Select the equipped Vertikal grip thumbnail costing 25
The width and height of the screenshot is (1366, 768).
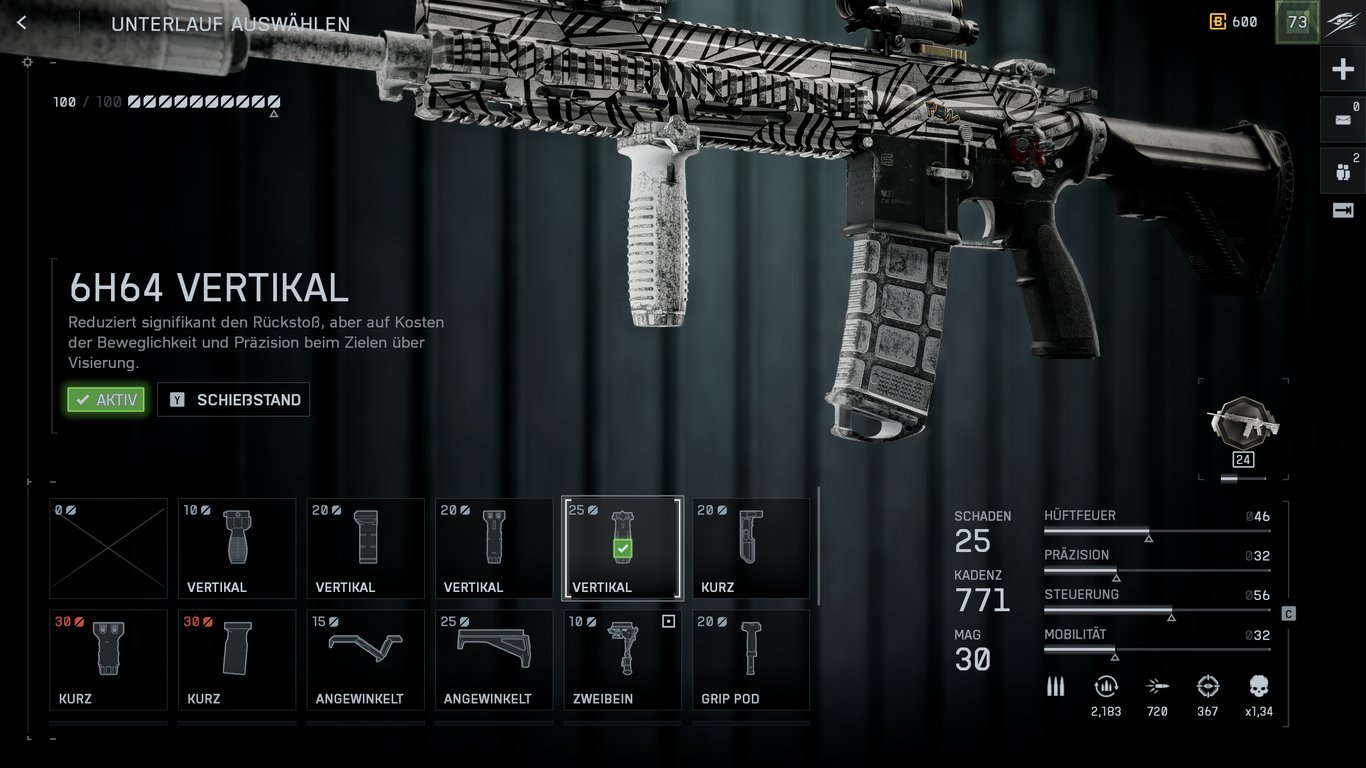click(x=622, y=545)
